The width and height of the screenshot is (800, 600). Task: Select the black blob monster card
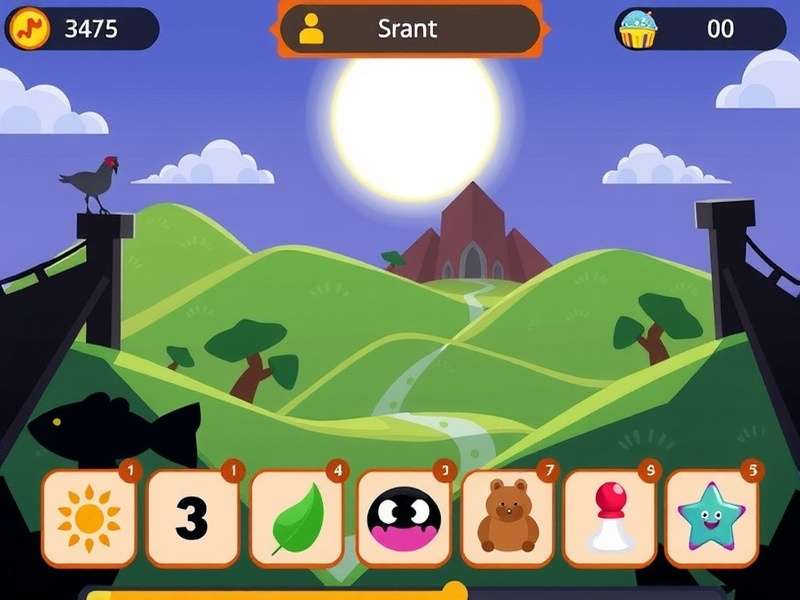pos(403,517)
